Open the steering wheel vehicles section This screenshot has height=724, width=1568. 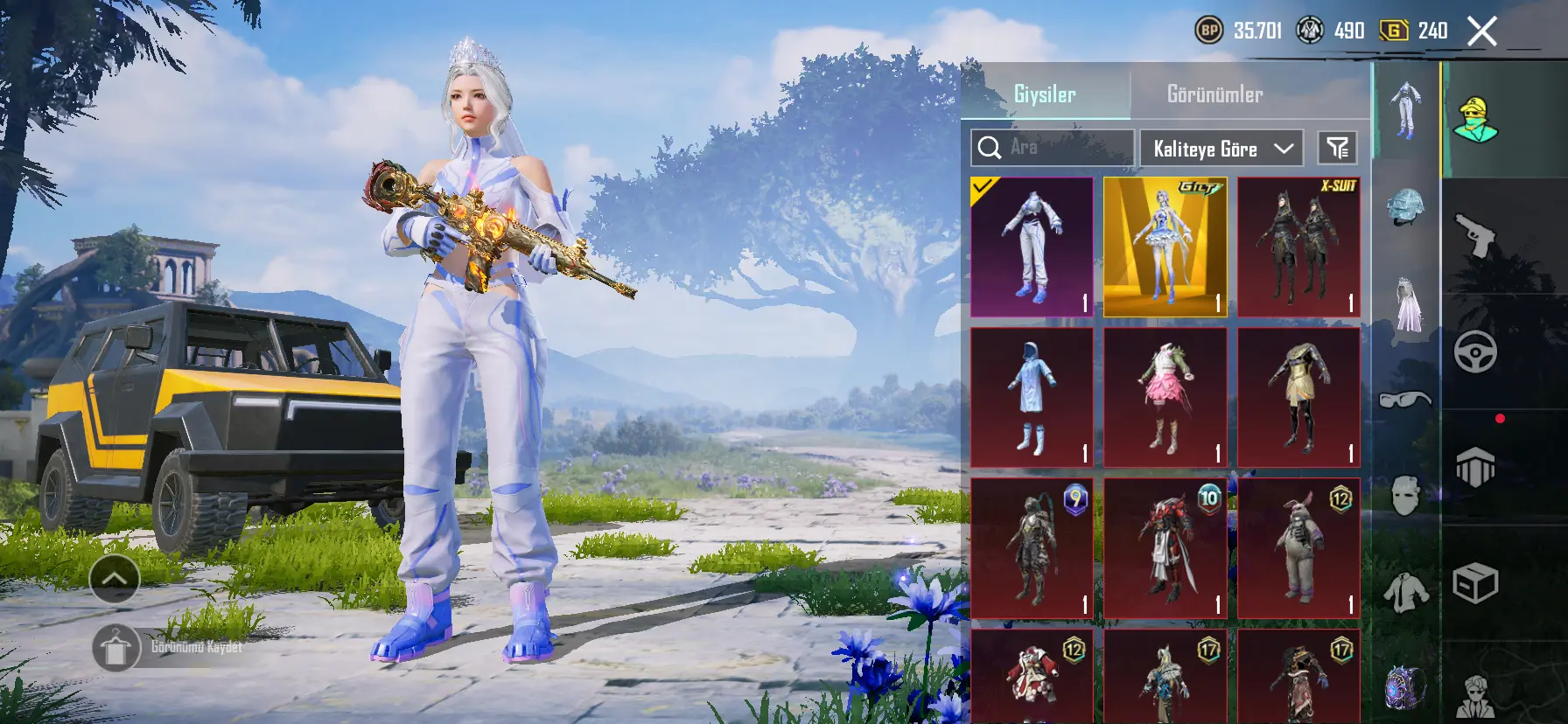(1475, 352)
